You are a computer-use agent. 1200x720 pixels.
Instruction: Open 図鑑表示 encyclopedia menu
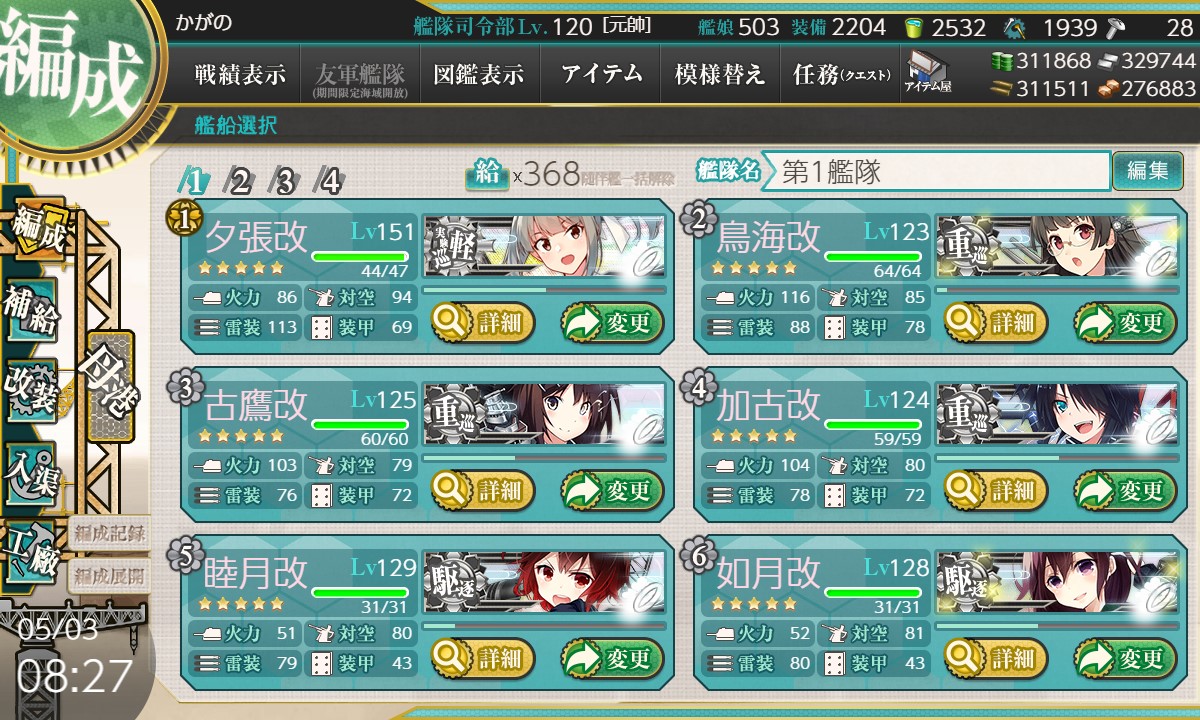(479, 75)
